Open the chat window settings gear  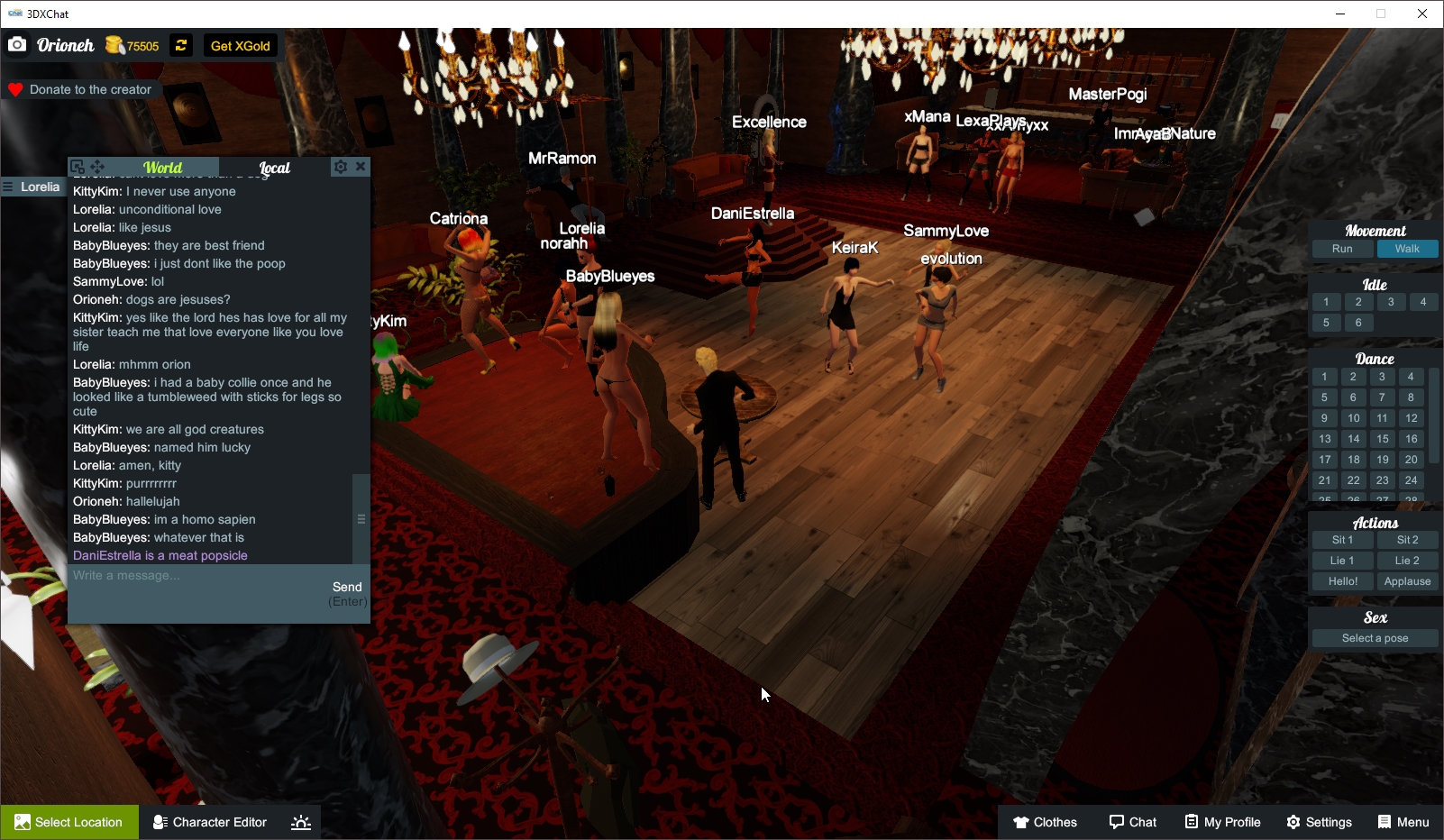(341, 167)
